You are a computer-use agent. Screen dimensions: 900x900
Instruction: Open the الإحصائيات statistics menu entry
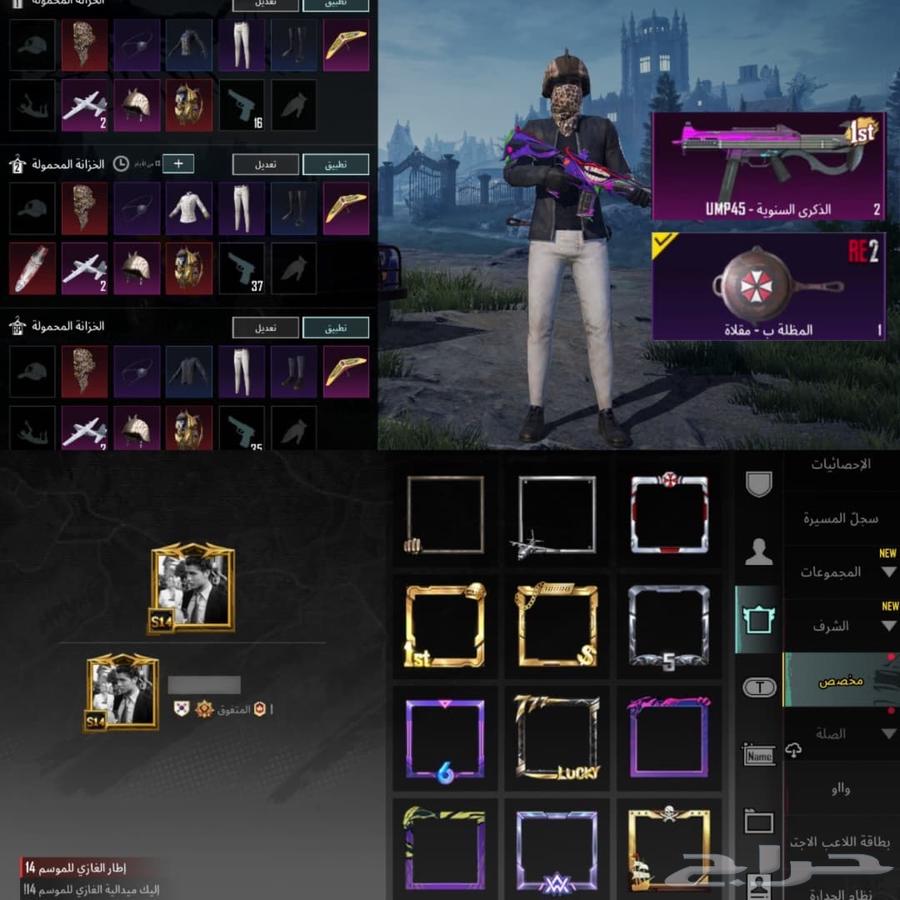pos(838,465)
